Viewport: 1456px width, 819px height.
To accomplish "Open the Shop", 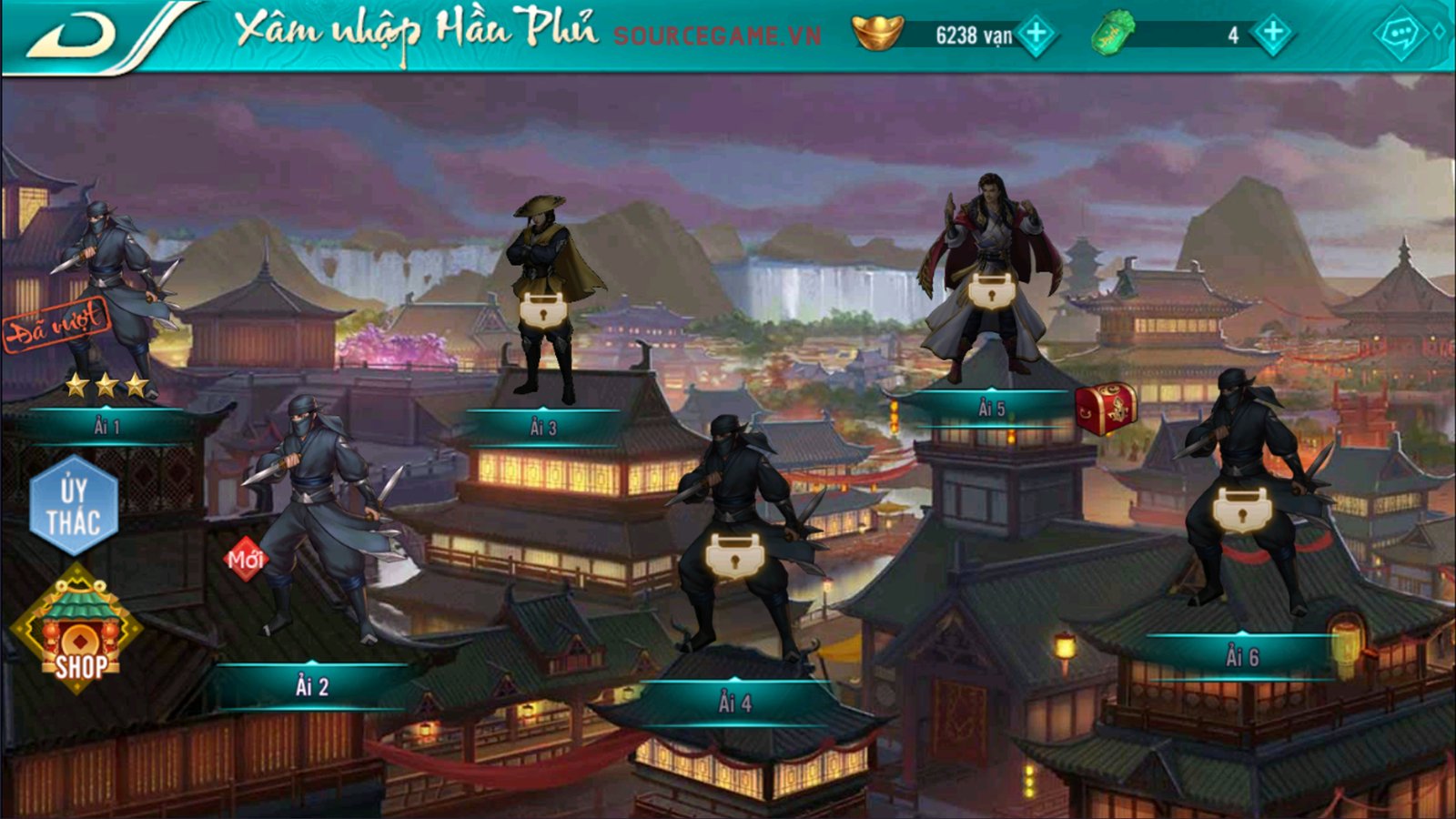I will [78, 628].
